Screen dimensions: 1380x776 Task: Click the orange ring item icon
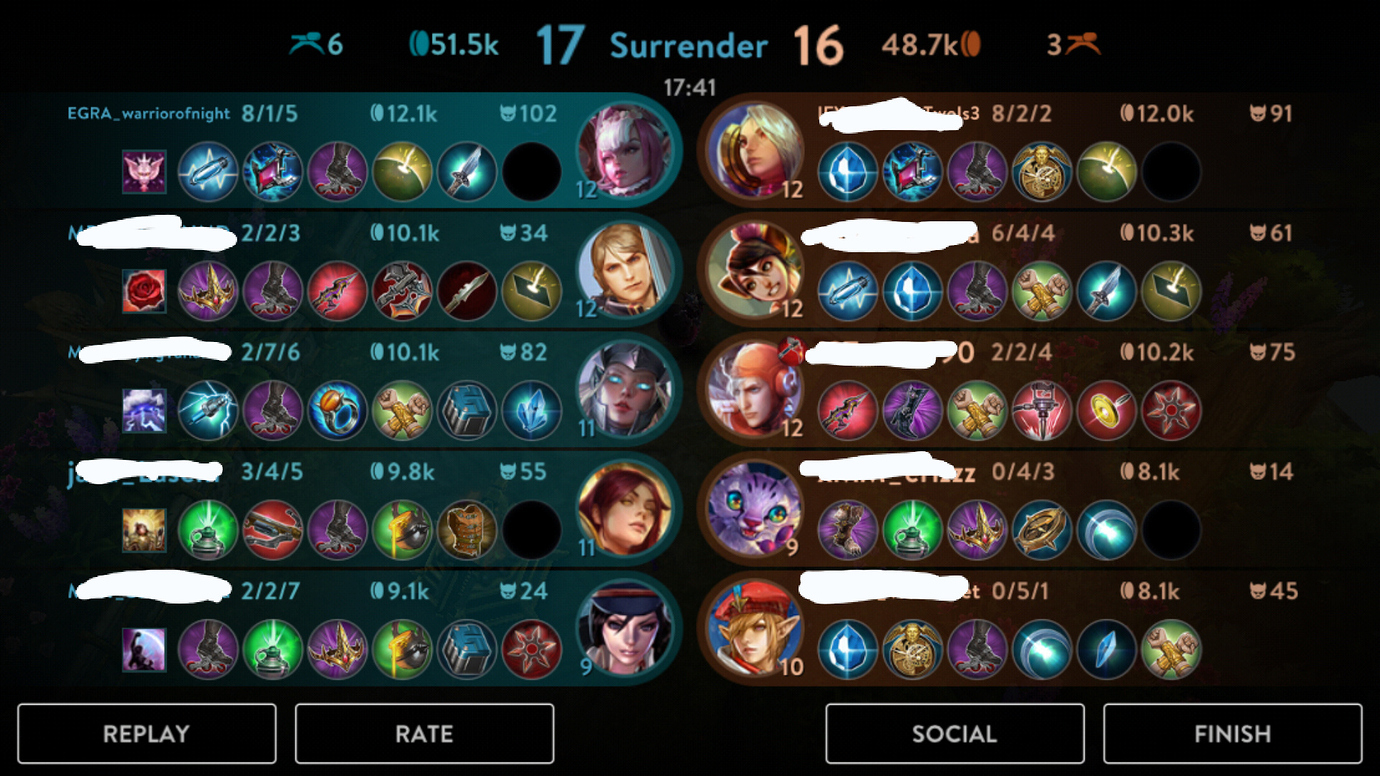point(337,411)
